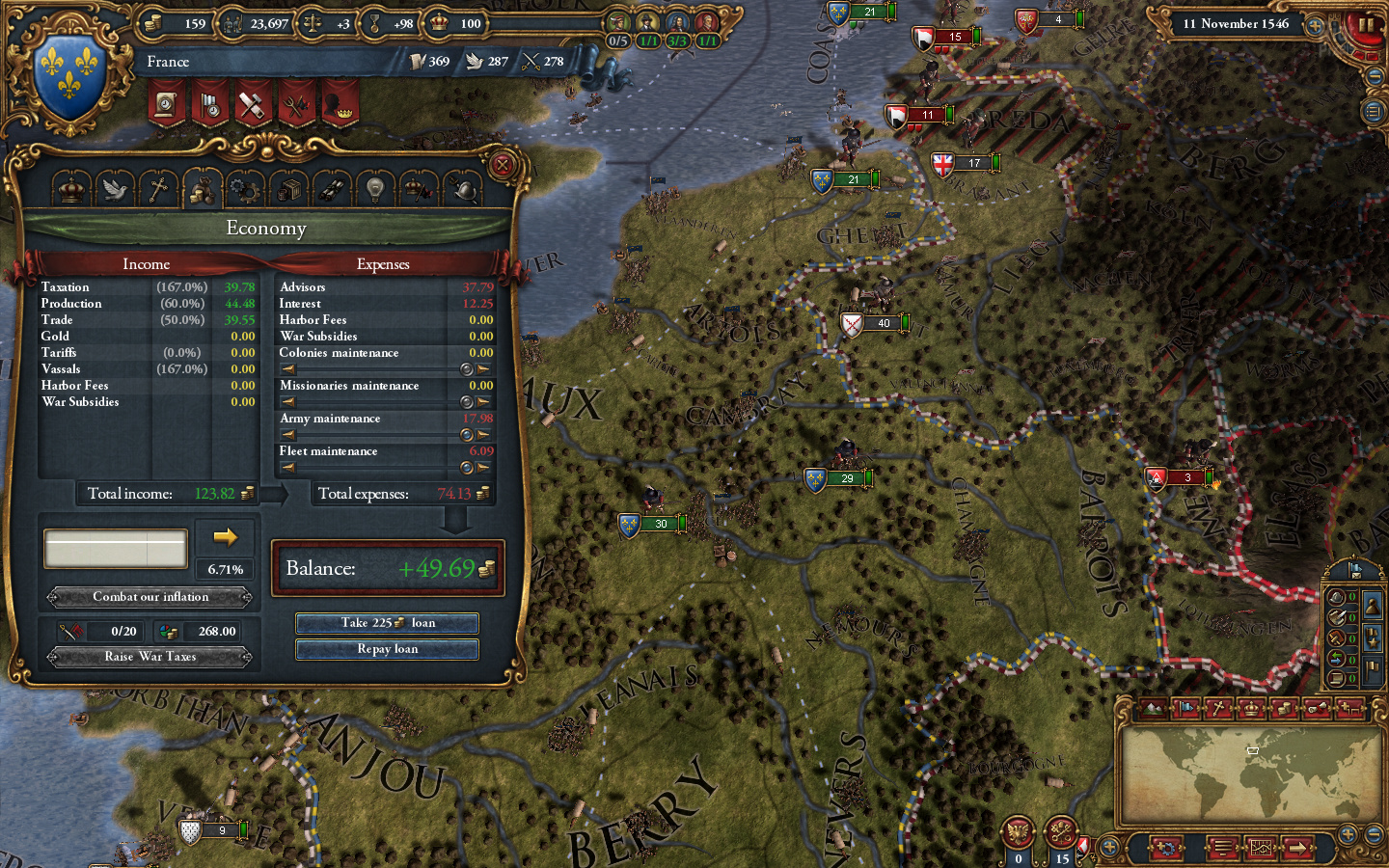Open the Diplomacy tab with dove icon
Screen dimensions: 1389x868
pos(115,189)
